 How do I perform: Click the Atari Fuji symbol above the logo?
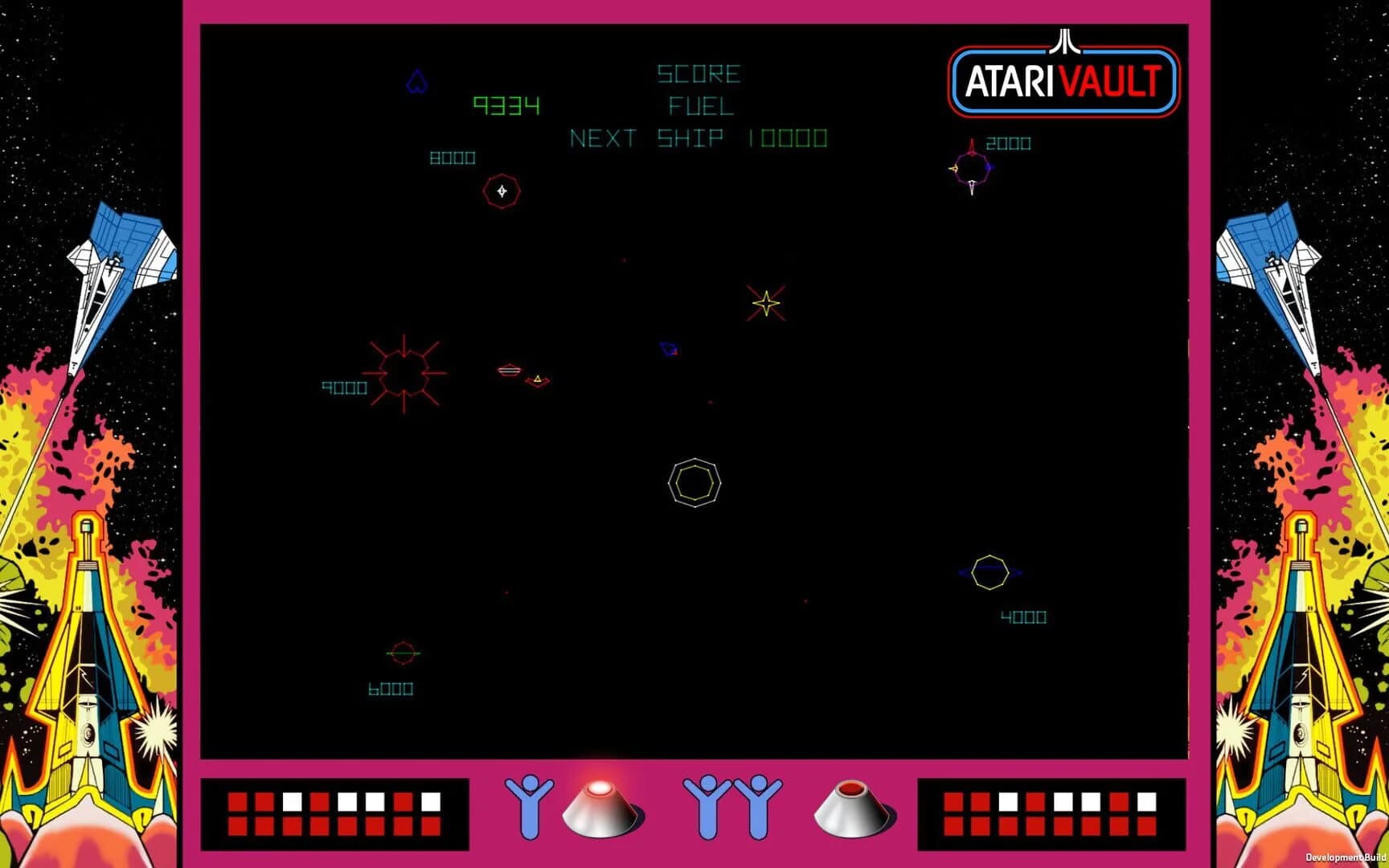coord(1063,42)
